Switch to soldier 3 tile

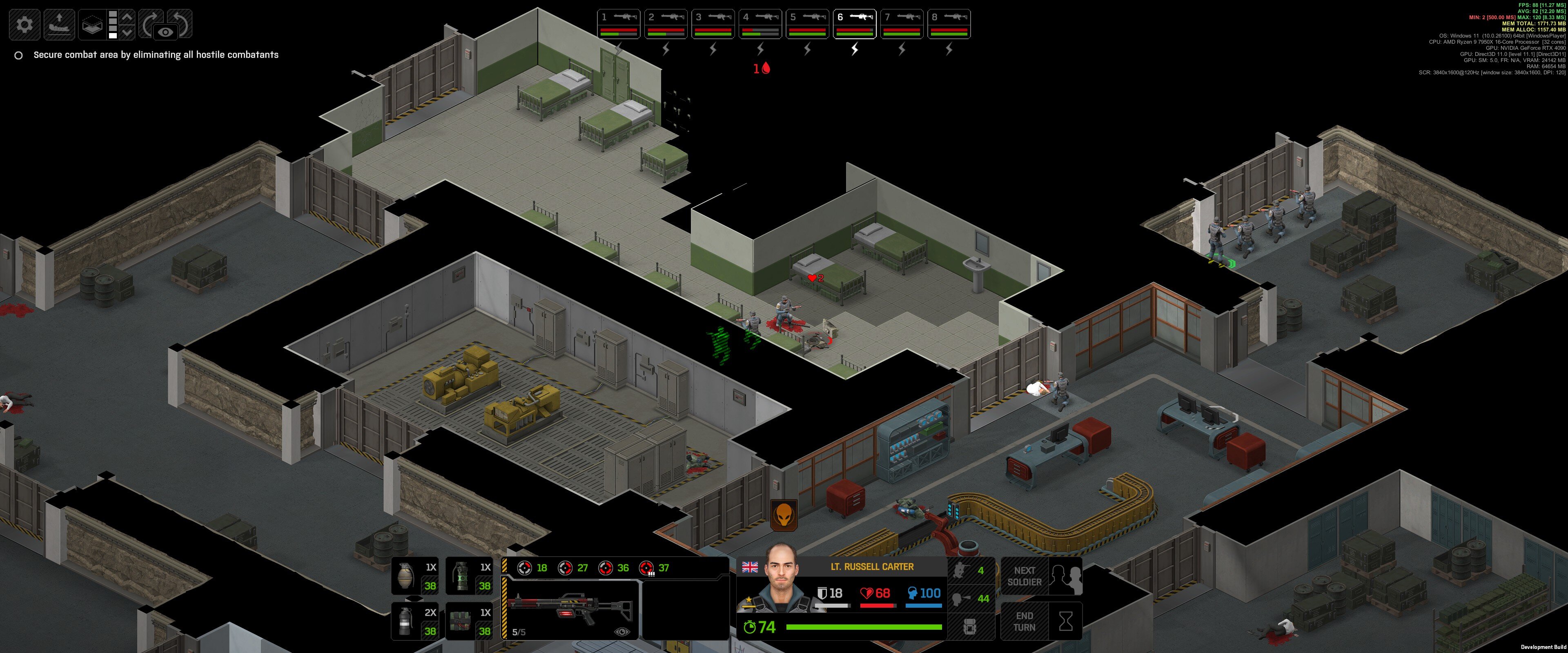coord(713,24)
